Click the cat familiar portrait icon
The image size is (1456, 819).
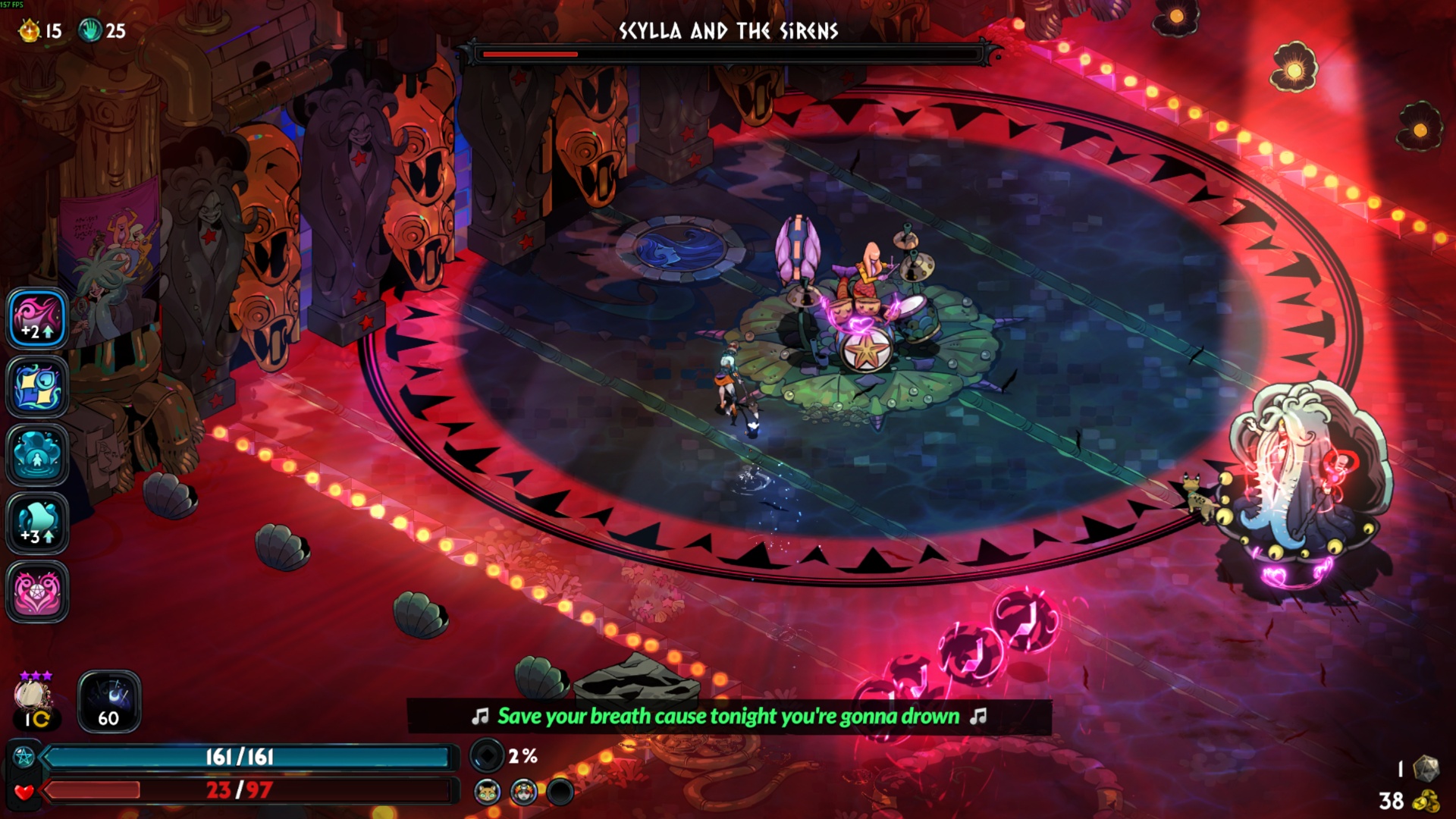click(488, 792)
